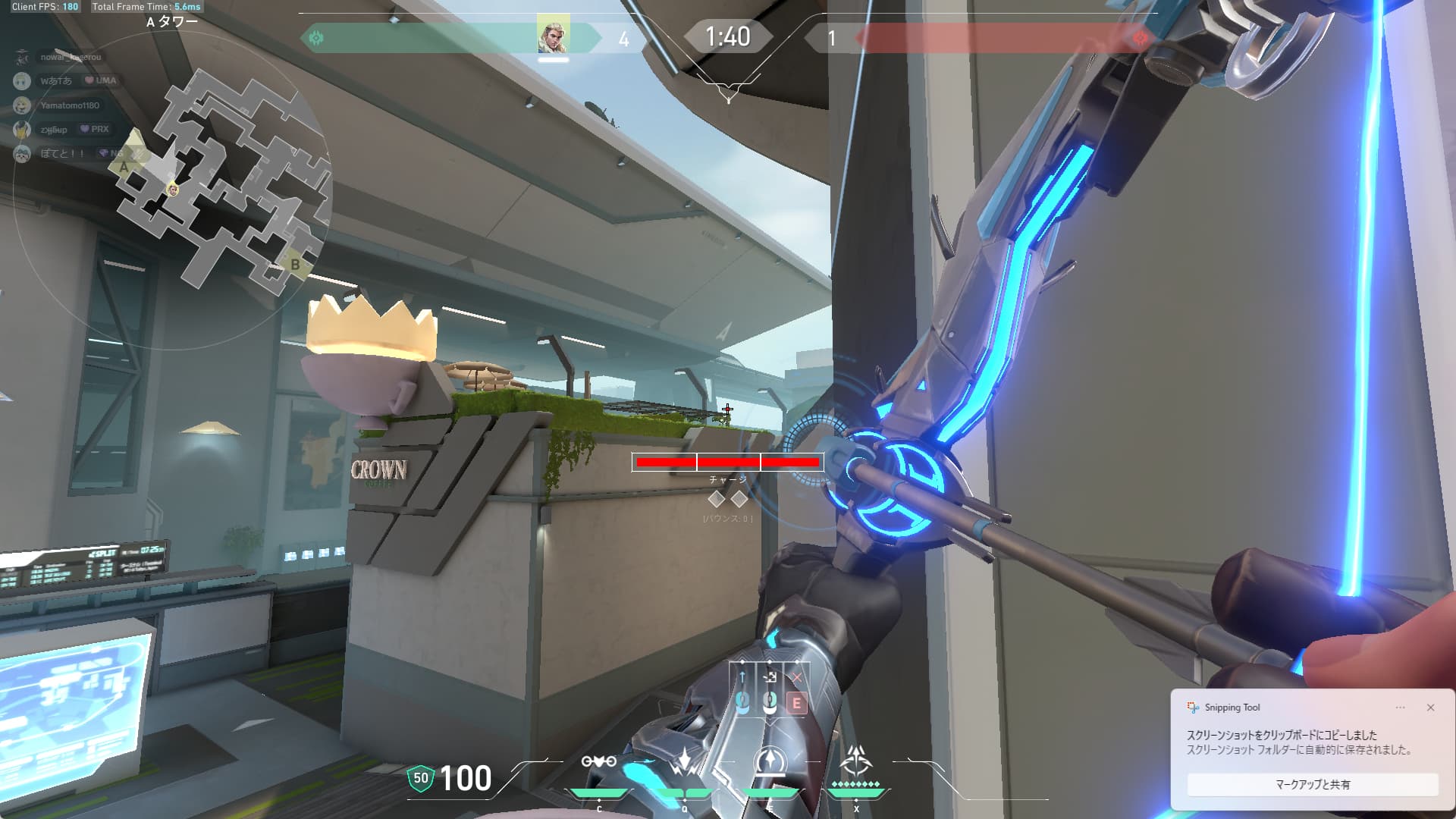Click the マークアップと共有 button

(x=1312, y=785)
